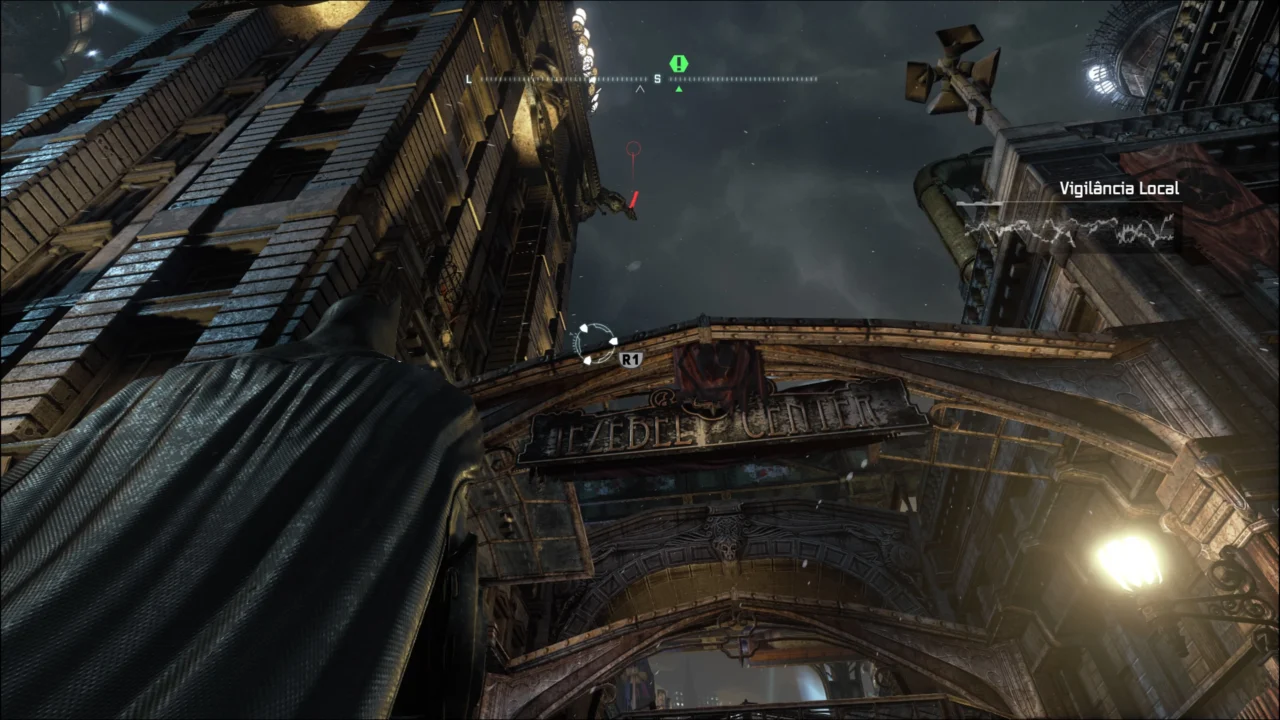Click the Jezebel Center sign
This screenshot has height=720, width=1280.
710,420
